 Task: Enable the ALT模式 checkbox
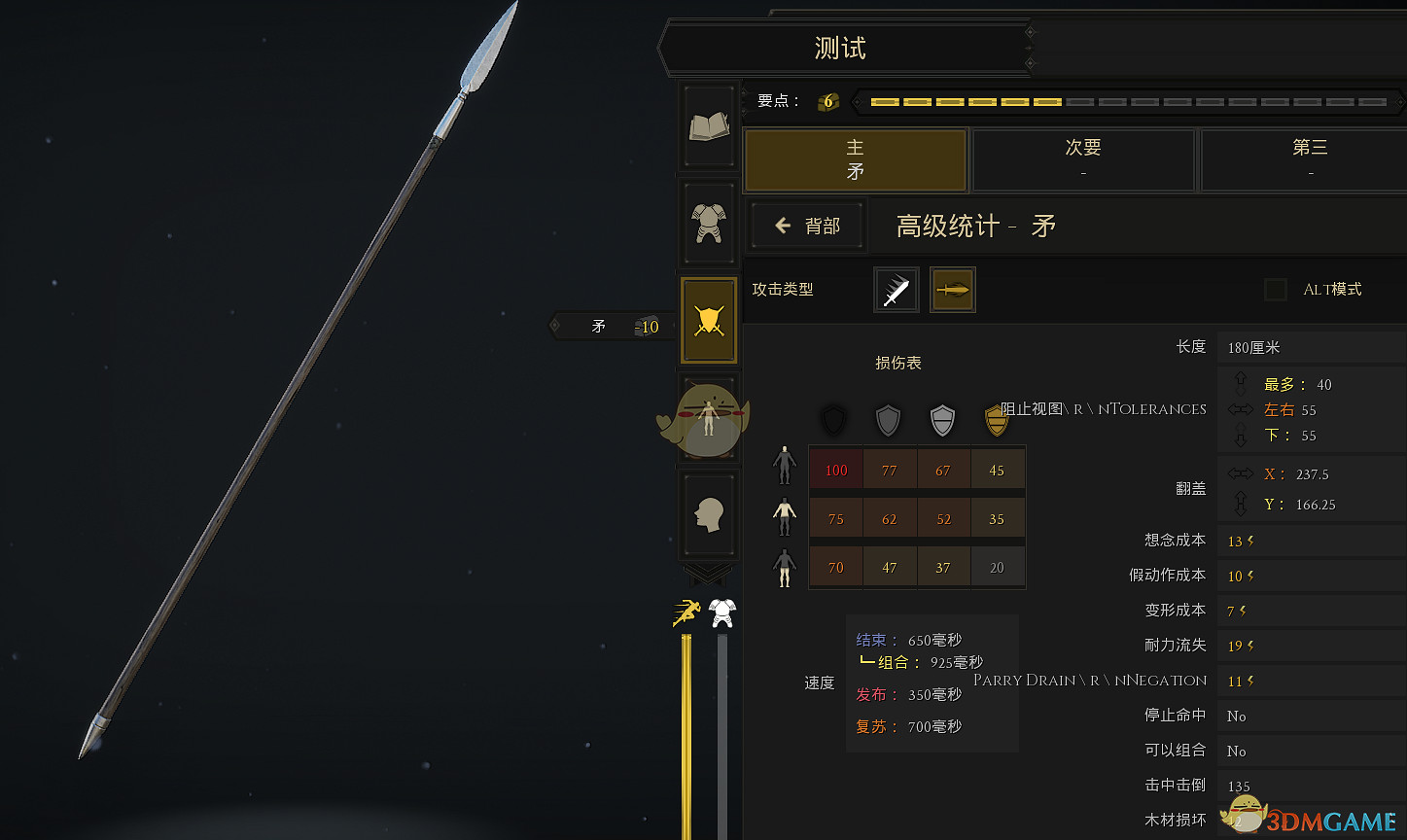[x=1275, y=289]
